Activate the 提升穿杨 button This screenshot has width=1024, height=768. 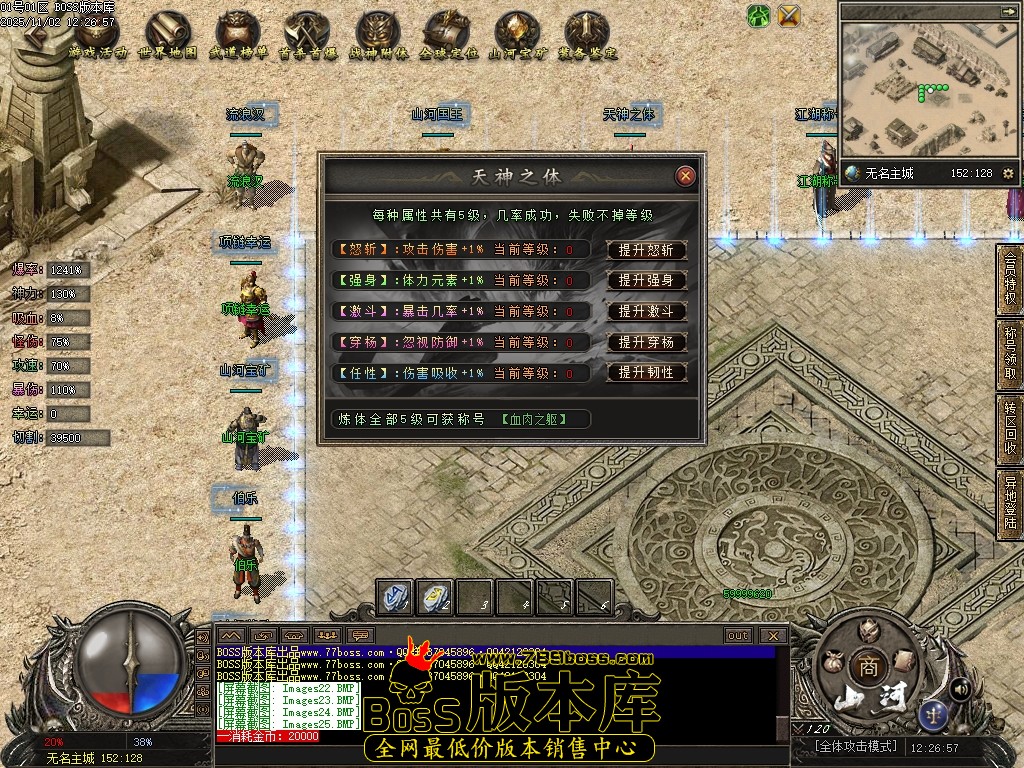[x=646, y=342]
